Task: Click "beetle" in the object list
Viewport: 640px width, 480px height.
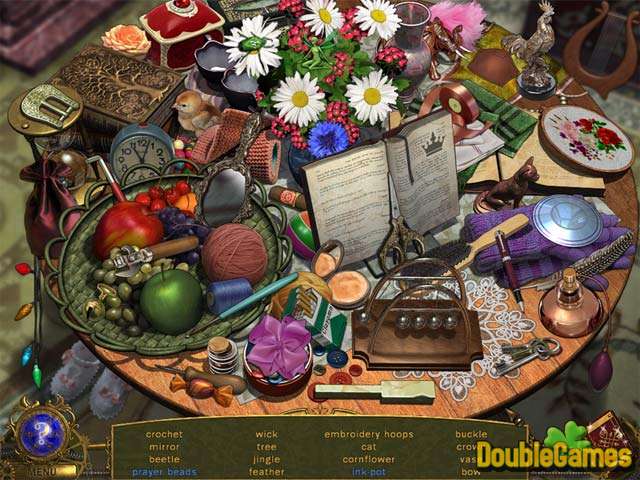Action: pyautogui.click(x=164, y=459)
